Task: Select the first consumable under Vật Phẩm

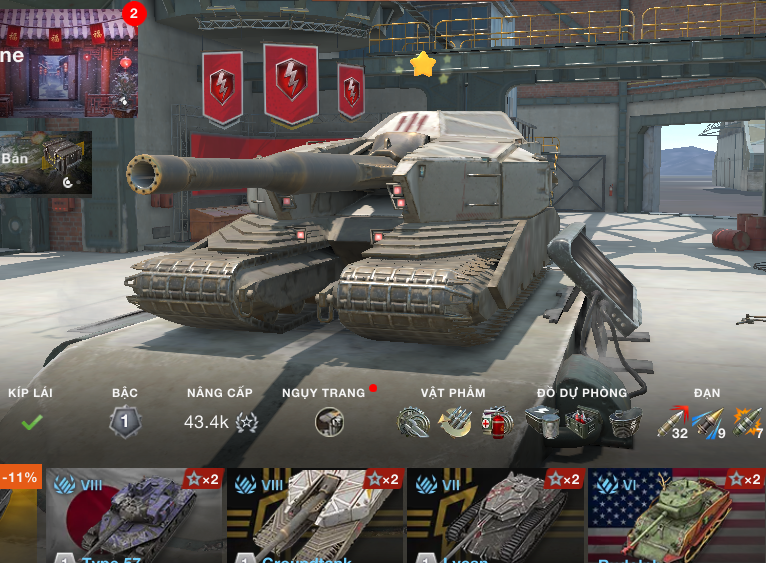Action: tap(413, 422)
